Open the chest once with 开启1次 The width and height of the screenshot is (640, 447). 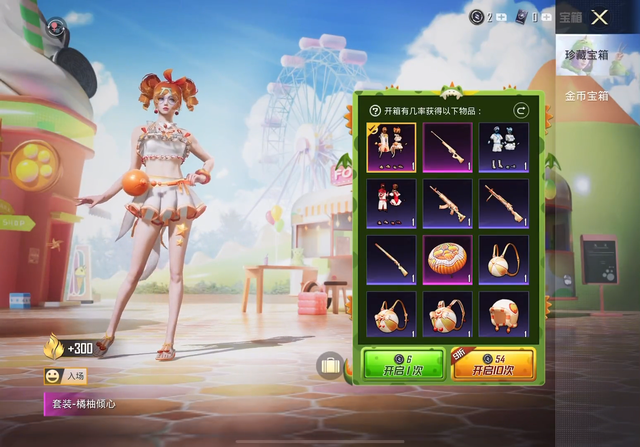403,364
